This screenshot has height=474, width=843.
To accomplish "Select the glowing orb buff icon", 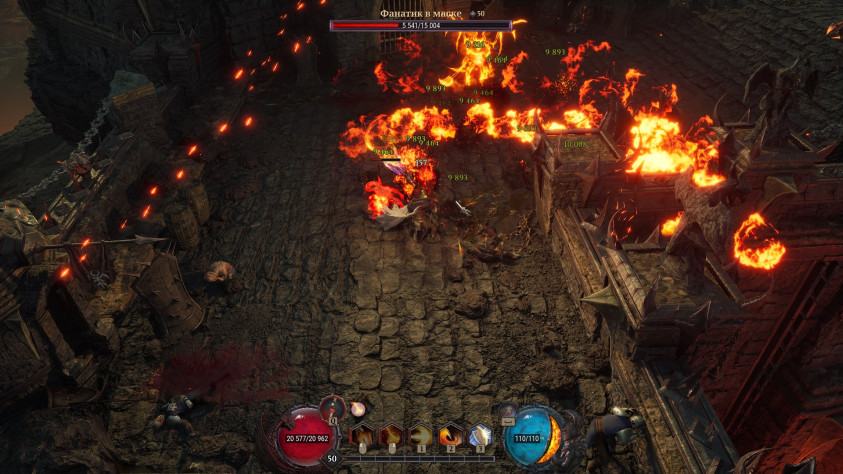I will coord(358,408).
